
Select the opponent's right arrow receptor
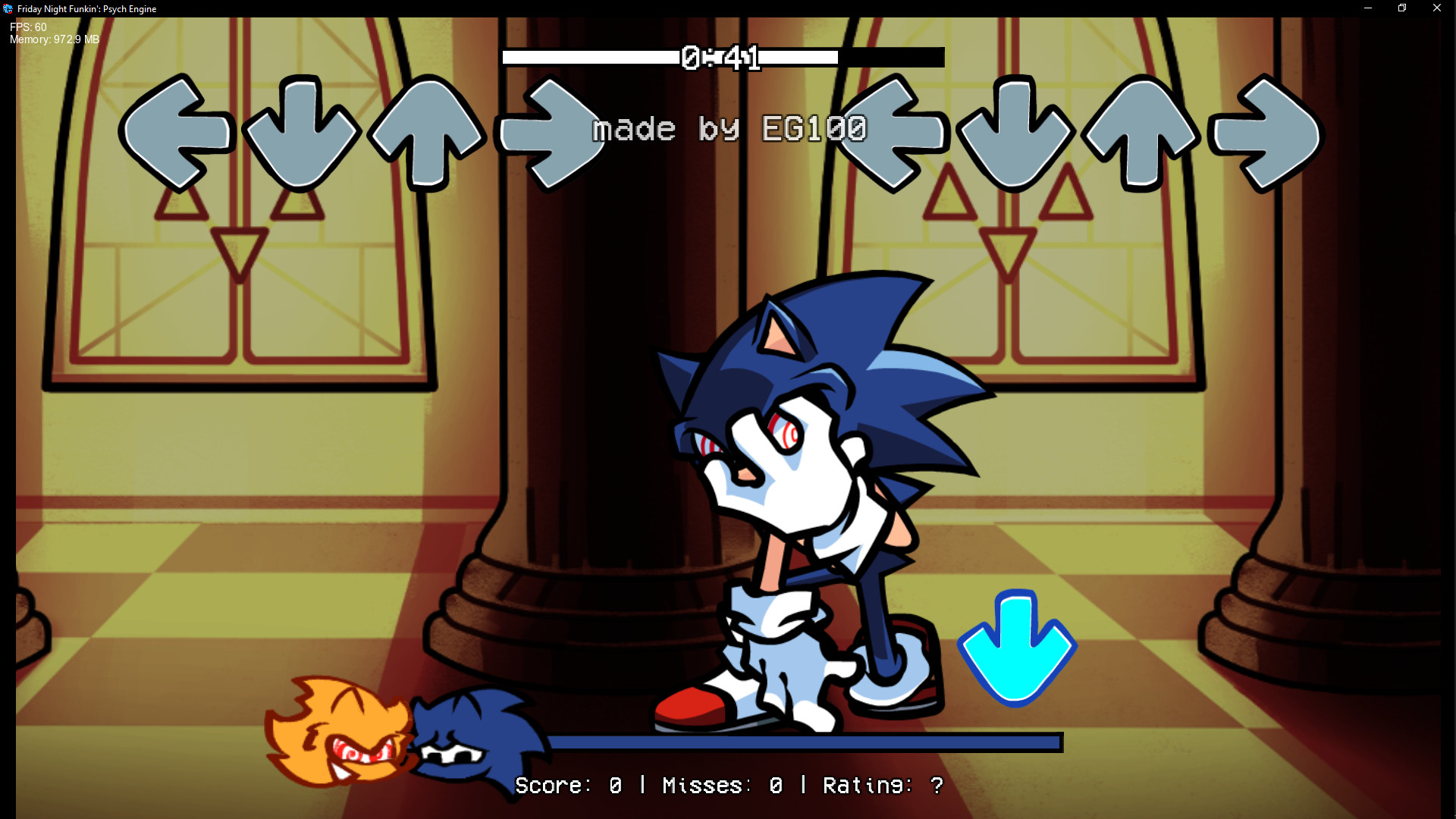click(x=549, y=130)
